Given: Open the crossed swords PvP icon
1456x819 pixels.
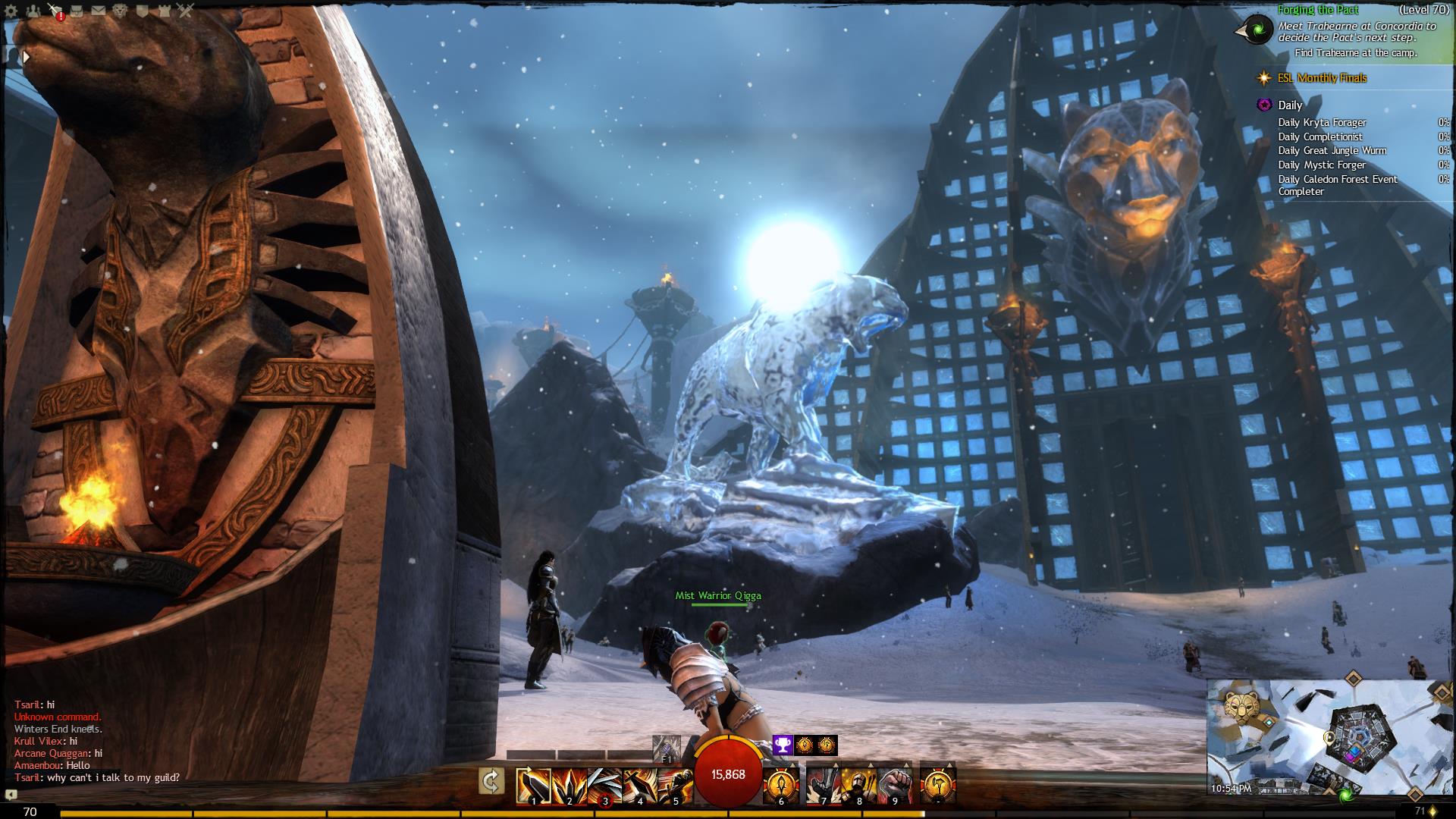Looking at the screenshot, I should (186, 11).
